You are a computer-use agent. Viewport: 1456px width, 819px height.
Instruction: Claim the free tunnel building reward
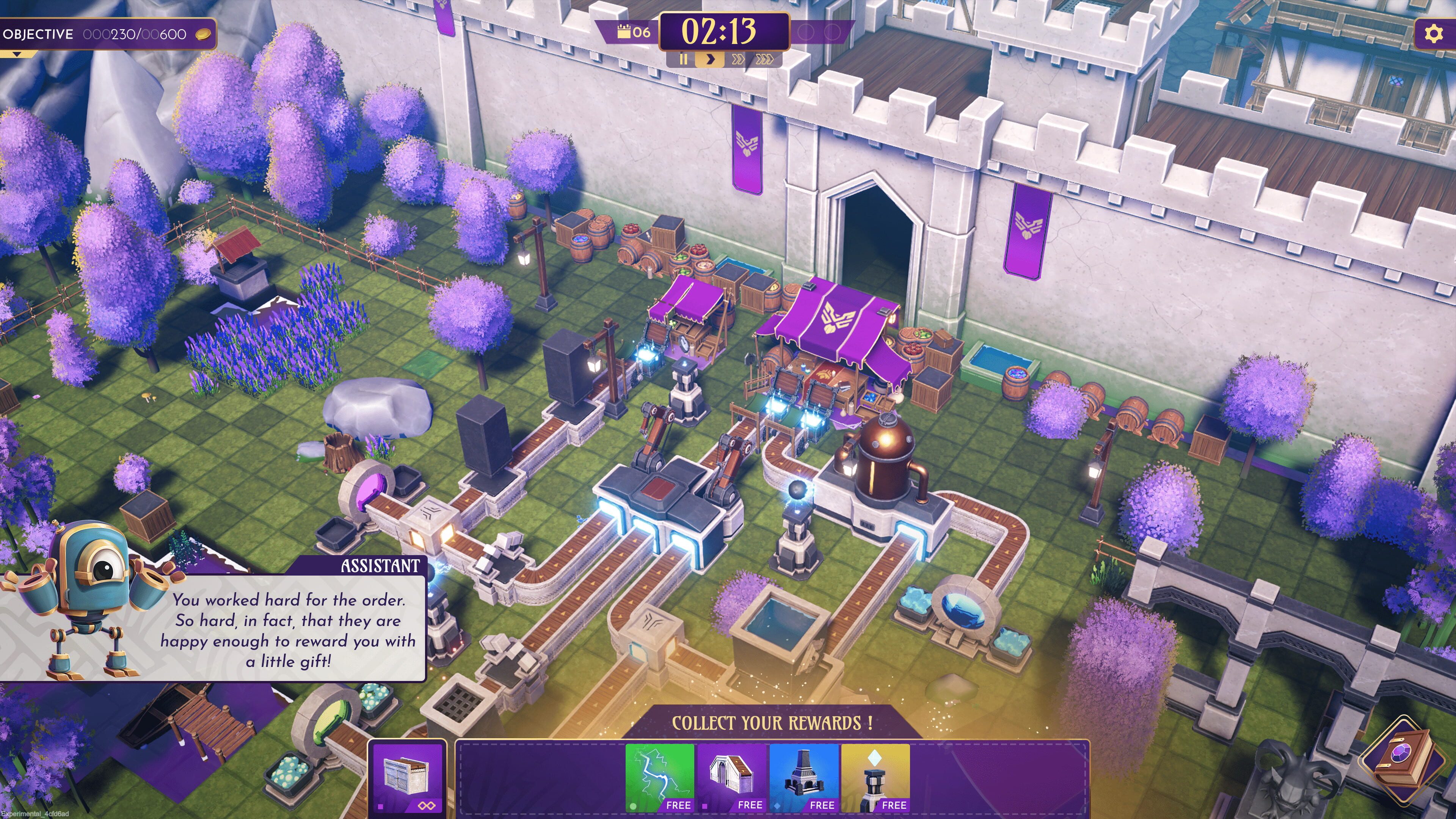click(732, 778)
